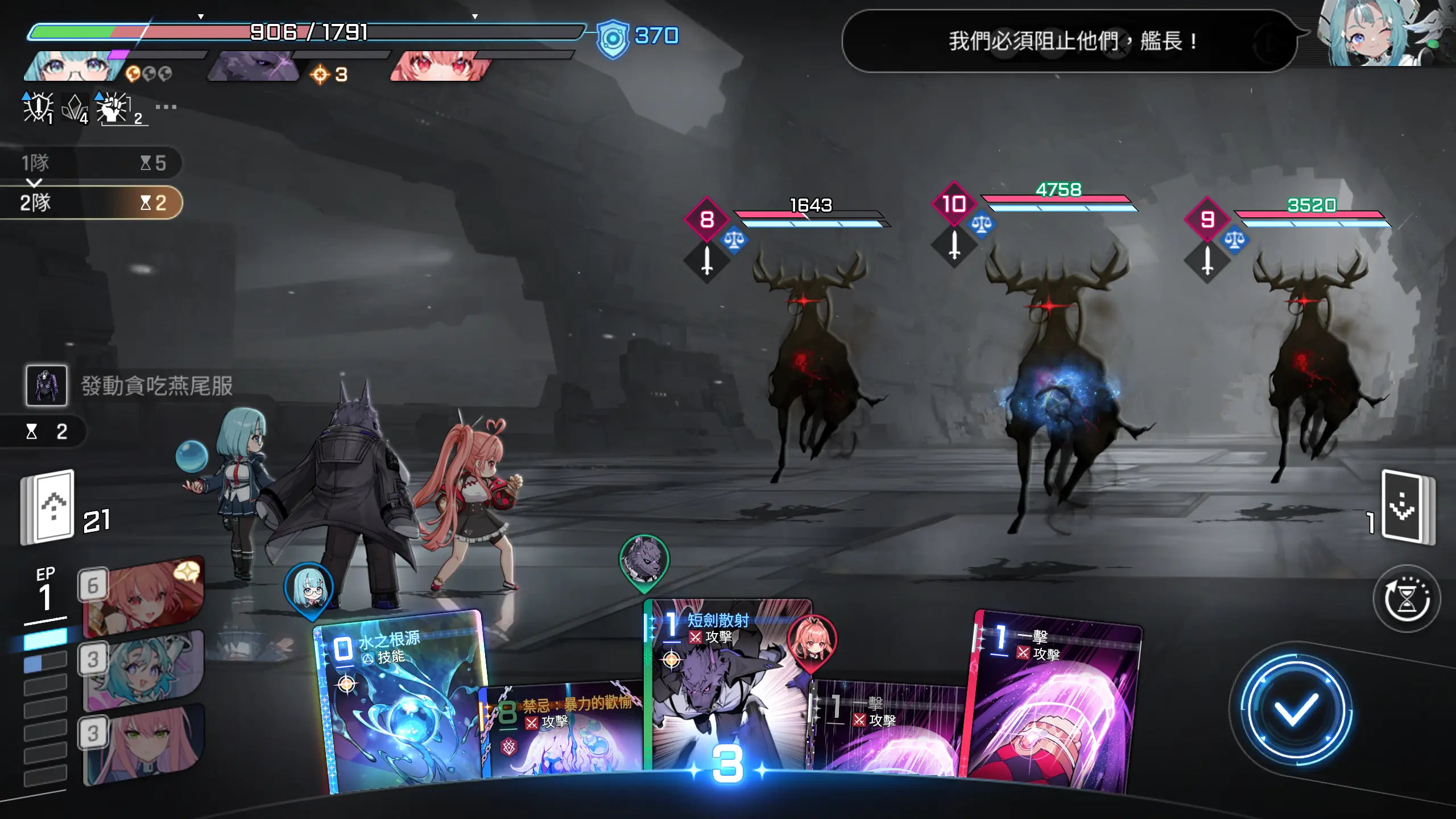The height and width of the screenshot is (819, 1456).
Task: View the glasses girl portrait in the top bar
Action: click(x=74, y=67)
